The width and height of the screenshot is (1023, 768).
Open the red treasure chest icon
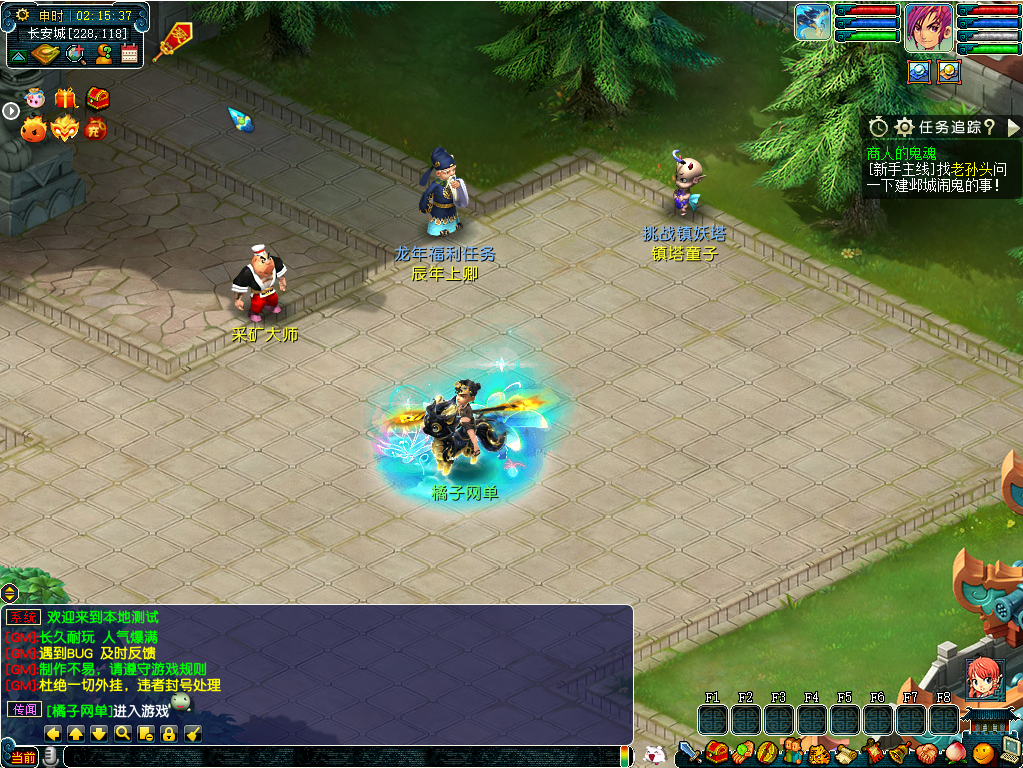[97, 98]
